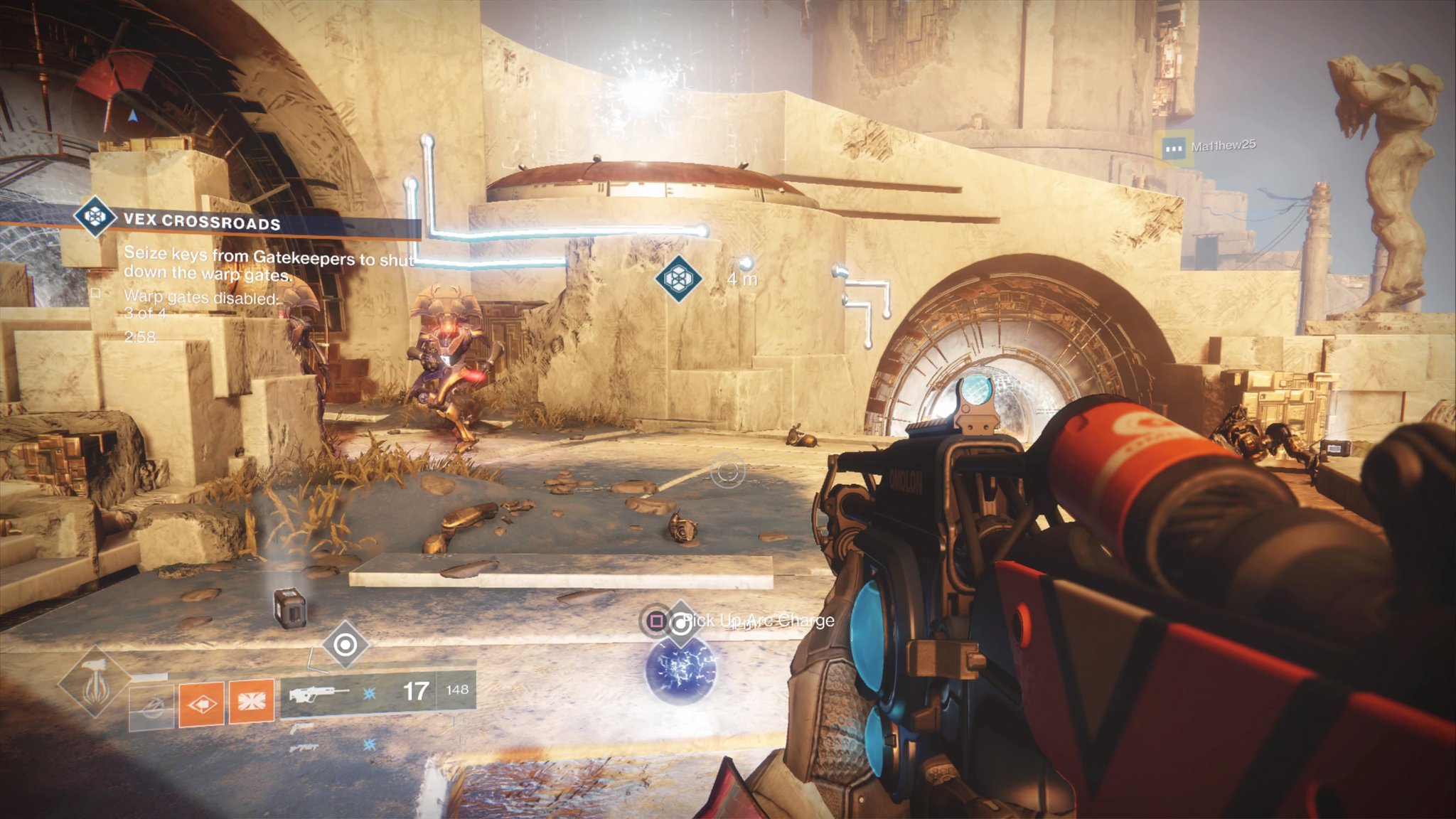This screenshot has width=1456, height=819.
Task: Select the Vex Crossroads objective emblem
Action: 95,215
